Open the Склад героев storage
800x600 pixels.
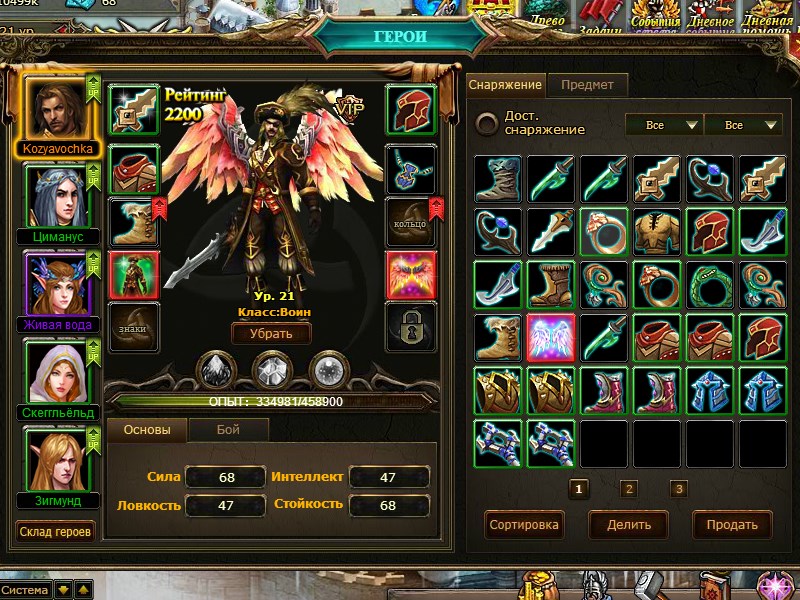[56, 531]
